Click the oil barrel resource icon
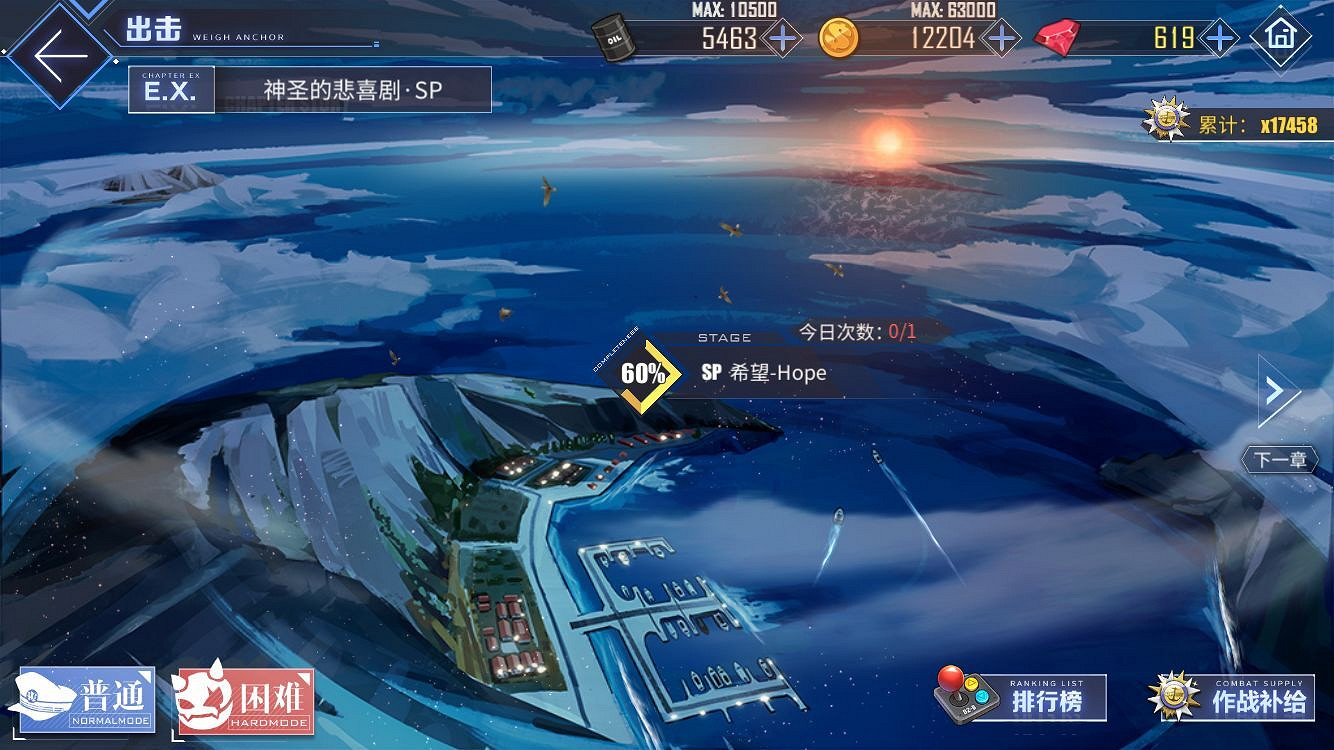 pyautogui.click(x=614, y=38)
